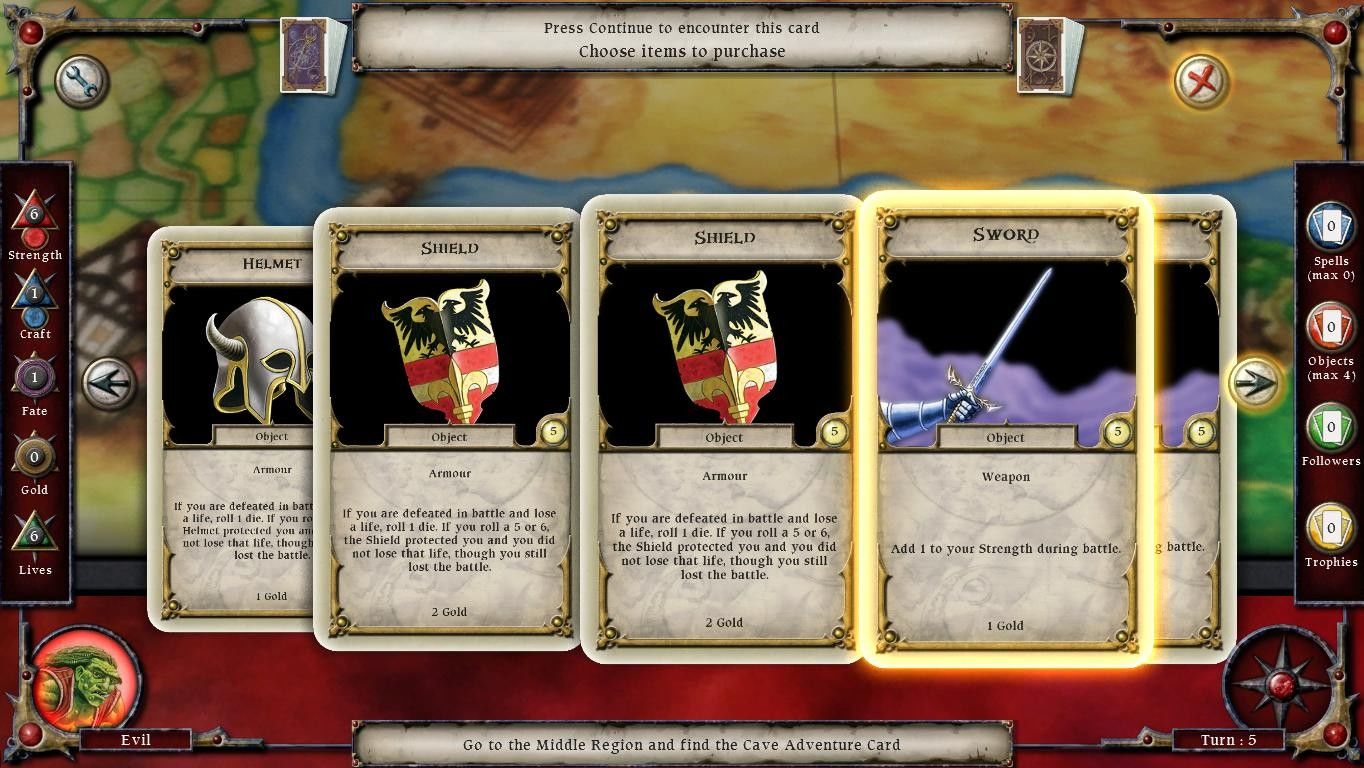The image size is (1364, 768).
Task: Open the Spells card pile
Action: pyautogui.click(x=1331, y=228)
